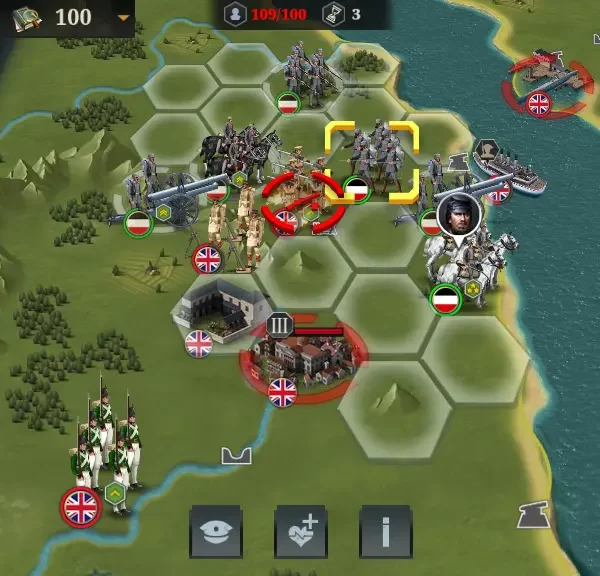Choose the German artillery cannon unit
Viewport: 600px width, 576px height.
[172, 195]
